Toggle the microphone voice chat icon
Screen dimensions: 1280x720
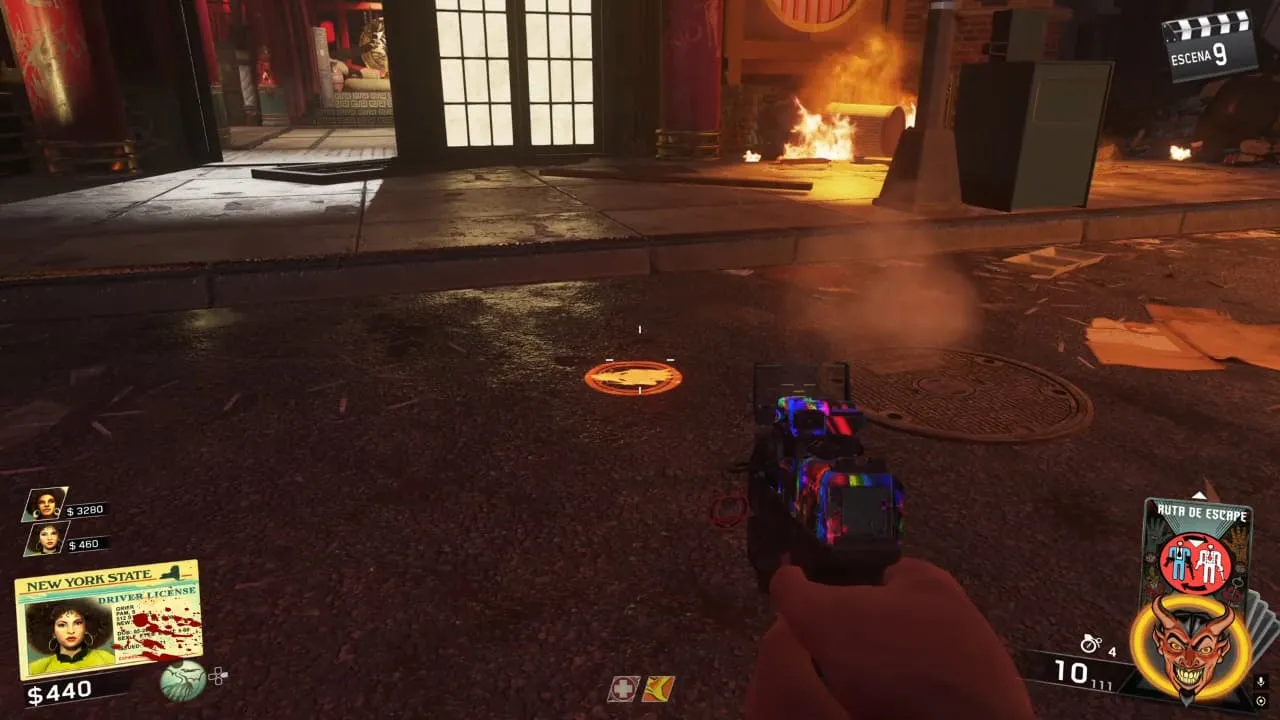[1261, 682]
